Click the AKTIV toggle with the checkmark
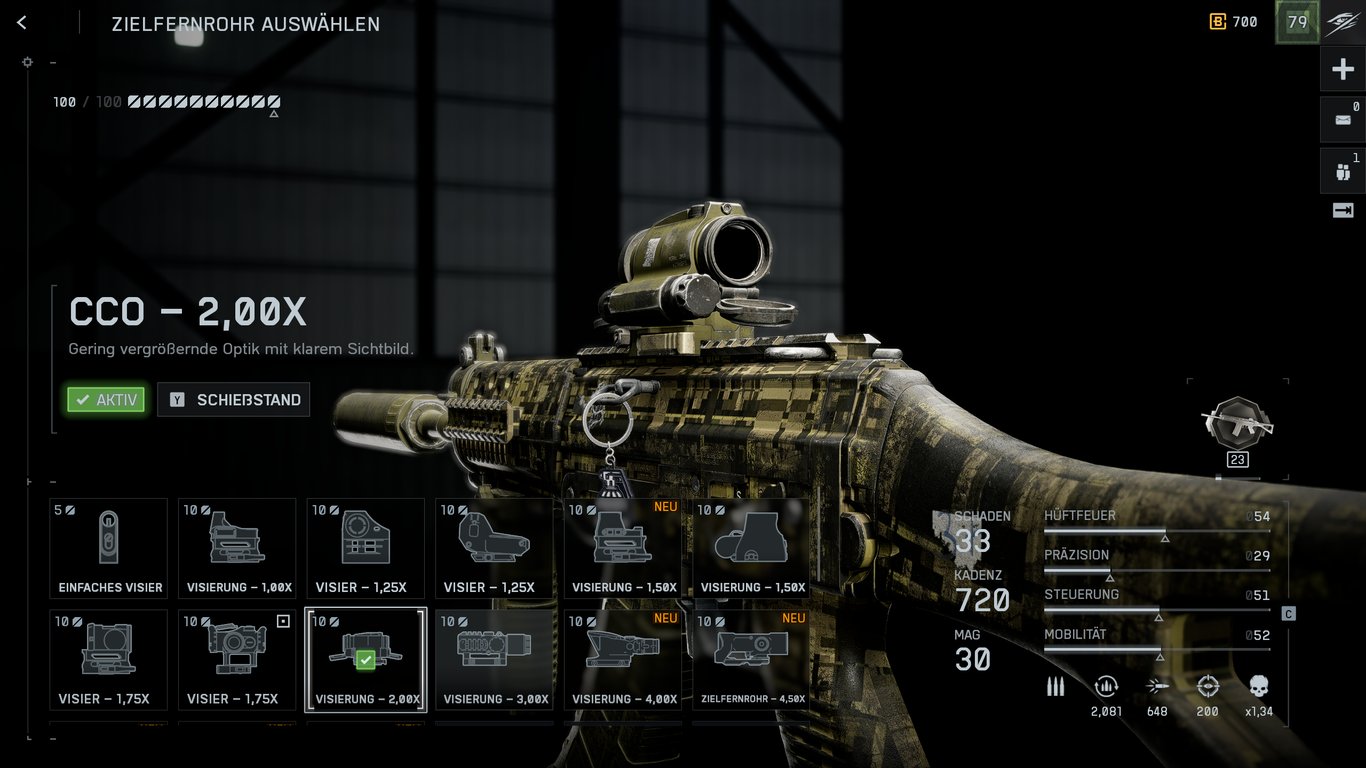The image size is (1366, 768). (106, 399)
